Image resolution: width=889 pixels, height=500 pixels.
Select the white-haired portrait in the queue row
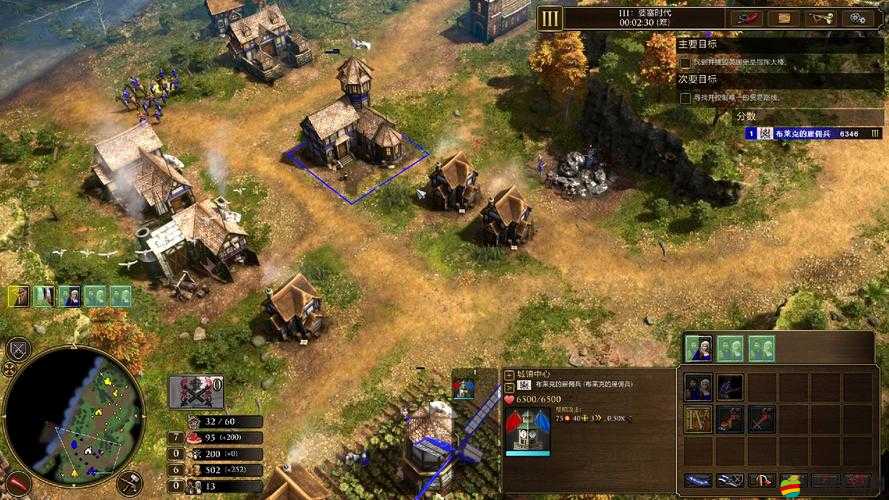tap(701, 348)
